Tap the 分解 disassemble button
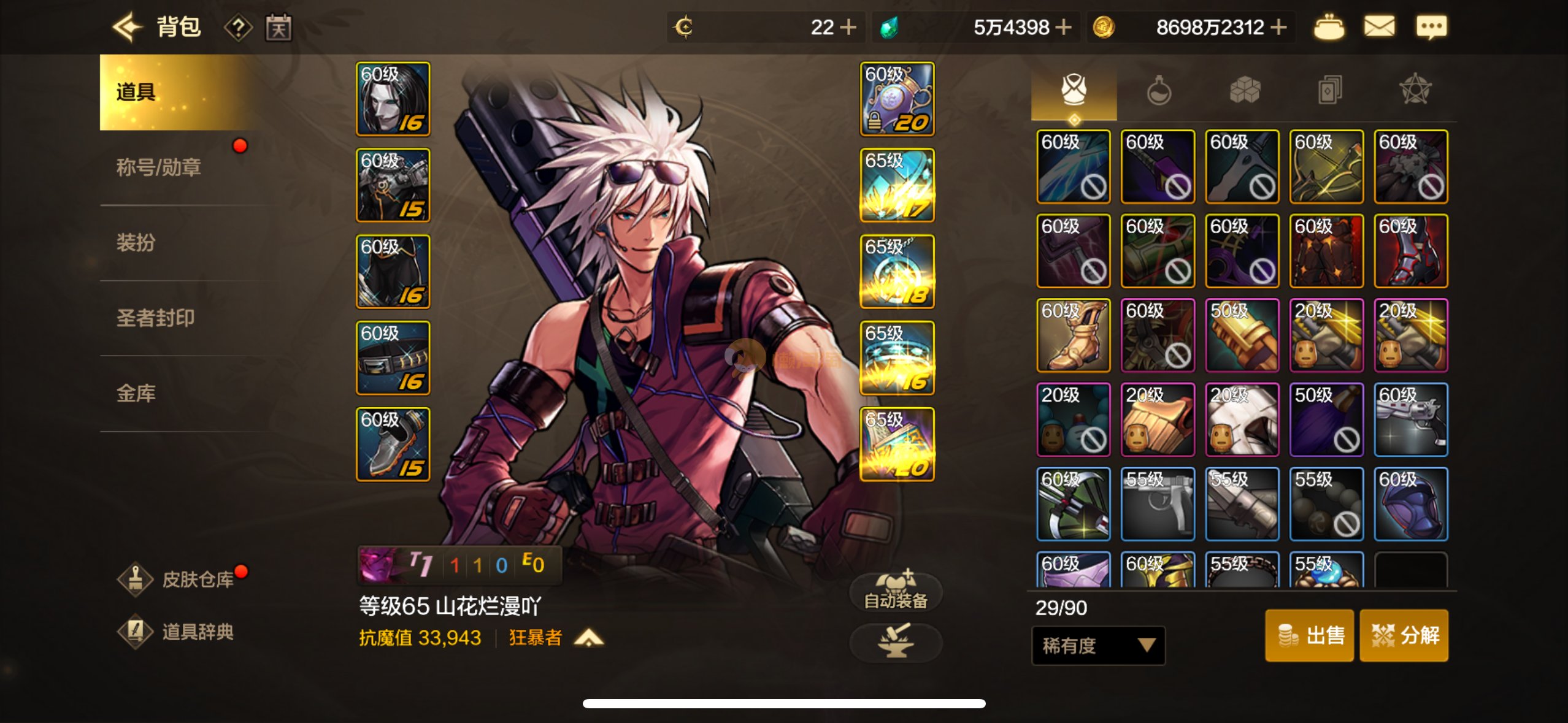Image resolution: width=1568 pixels, height=723 pixels. (x=1404, y=635)
